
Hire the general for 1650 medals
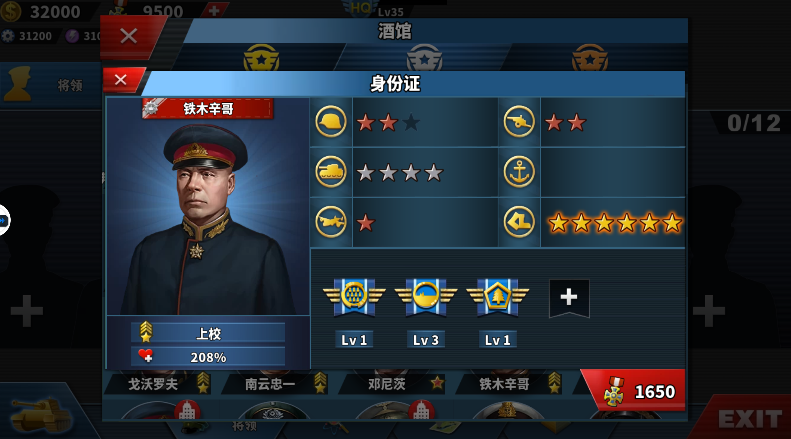(x=634, y=391)
